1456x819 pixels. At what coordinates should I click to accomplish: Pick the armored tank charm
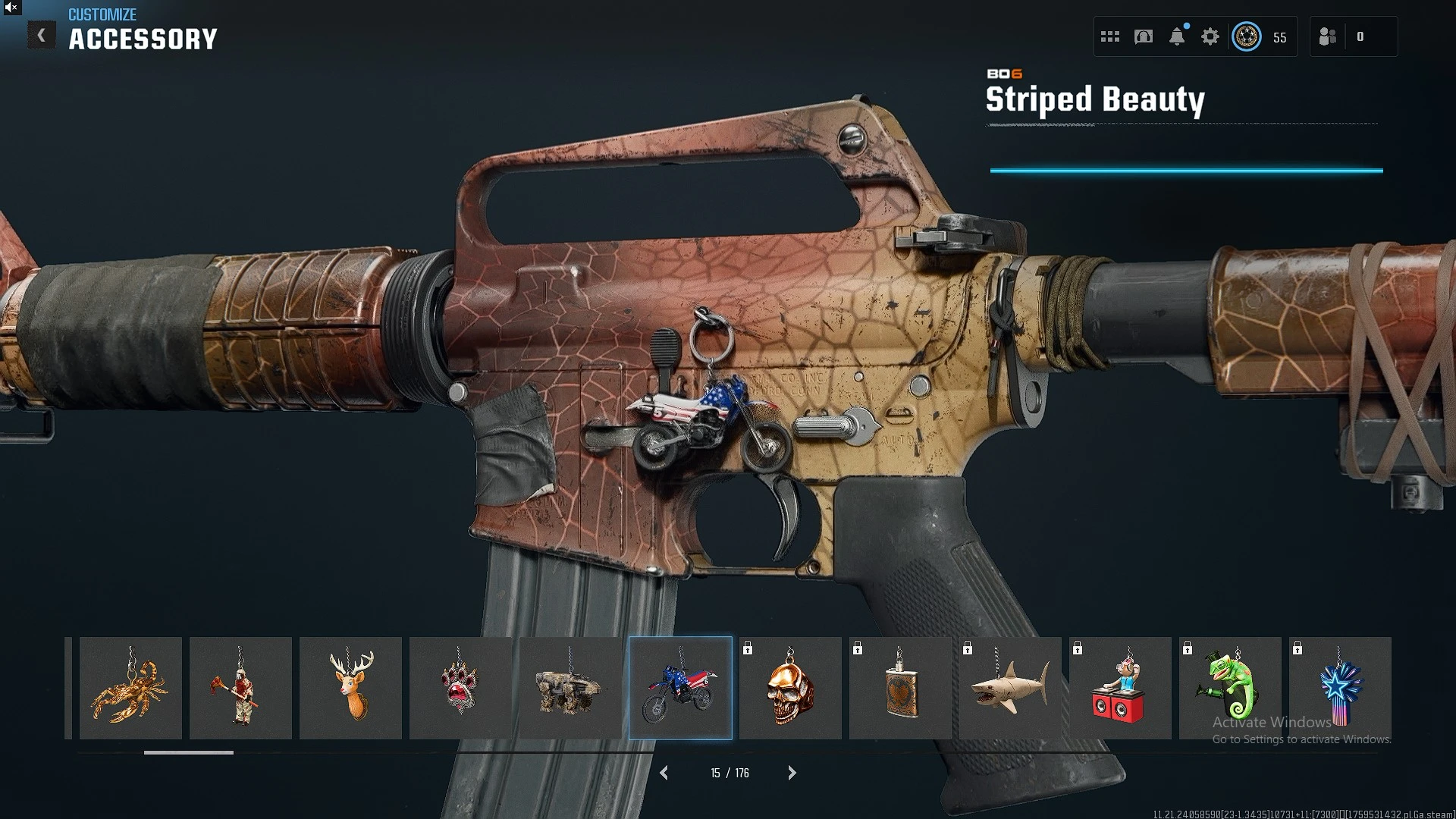tap(570, 688)
